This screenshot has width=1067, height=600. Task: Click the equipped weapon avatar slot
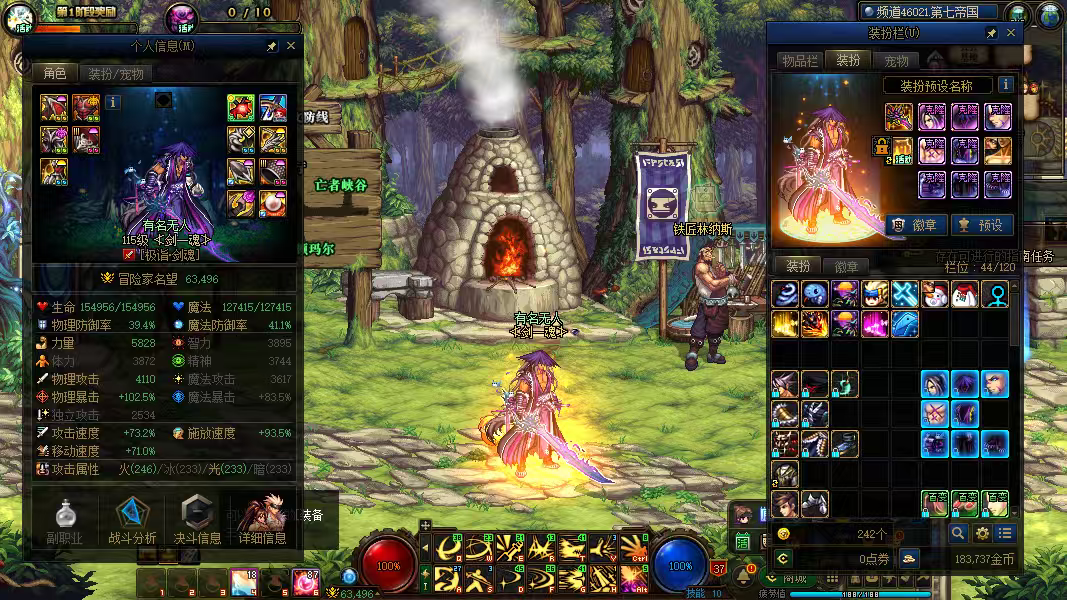point(897,118)
